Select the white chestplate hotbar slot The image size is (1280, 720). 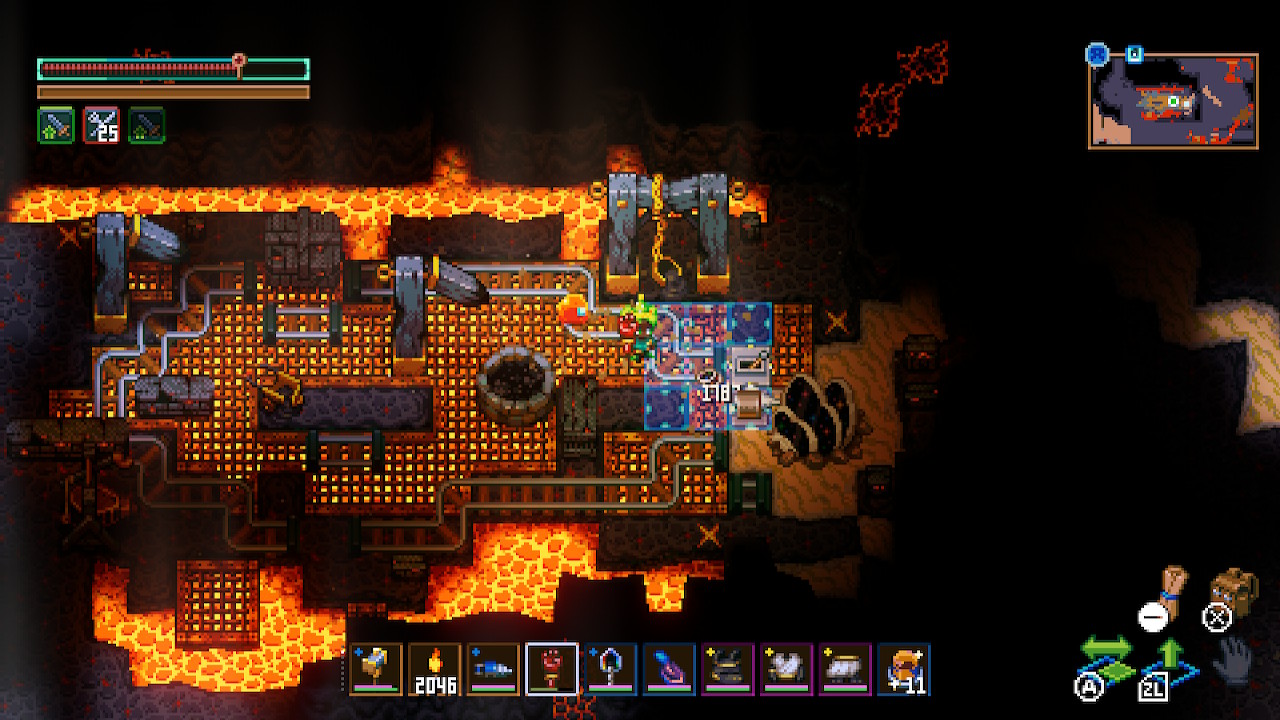tap(786, 668)
